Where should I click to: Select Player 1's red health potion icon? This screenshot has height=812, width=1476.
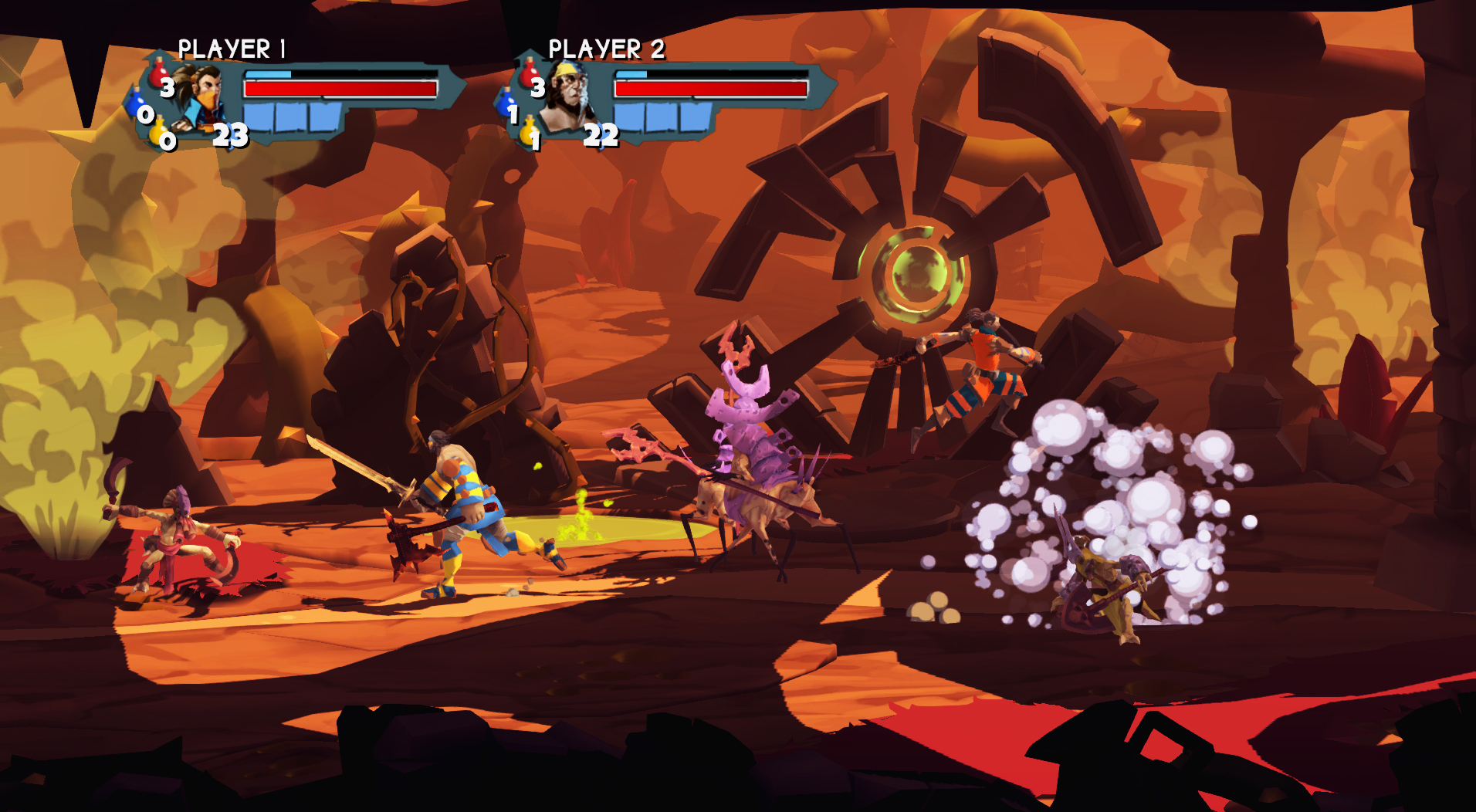click(157, 74)
